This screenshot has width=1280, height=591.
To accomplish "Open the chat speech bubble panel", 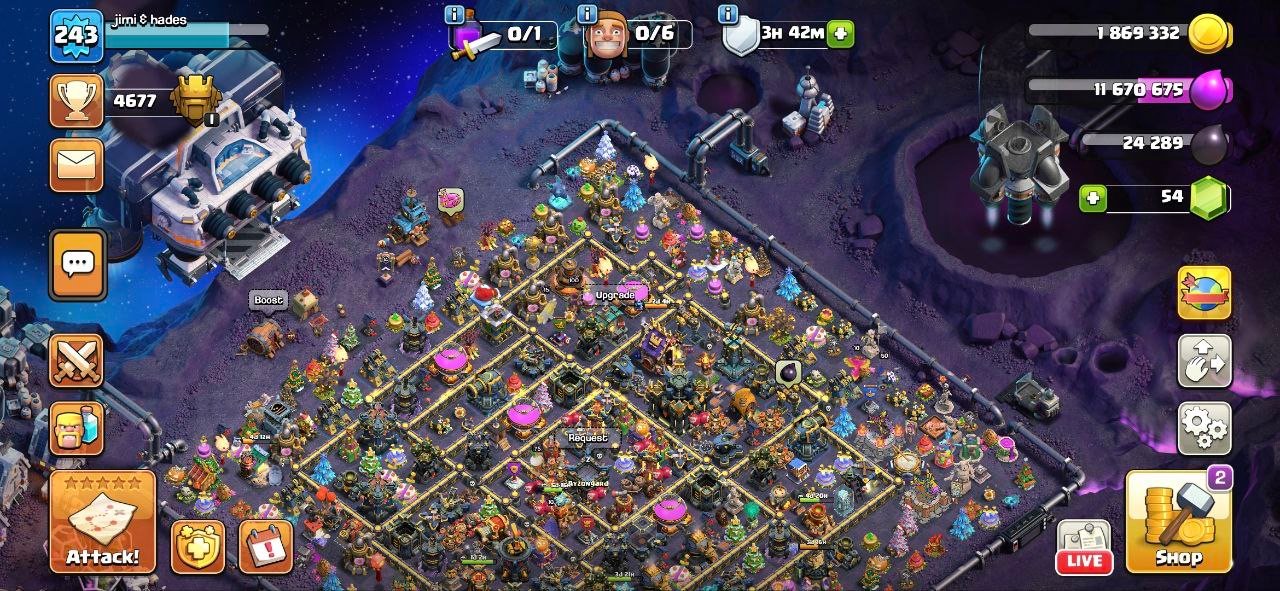I will click(x=77, y=264).
